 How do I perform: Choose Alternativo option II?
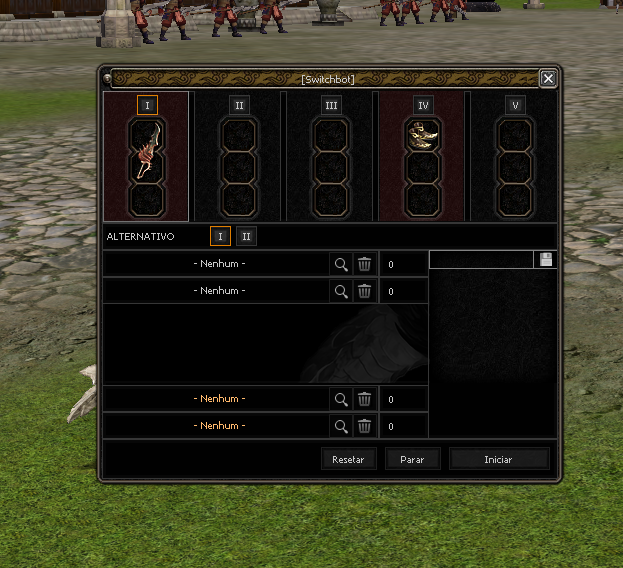coord(246,236)
